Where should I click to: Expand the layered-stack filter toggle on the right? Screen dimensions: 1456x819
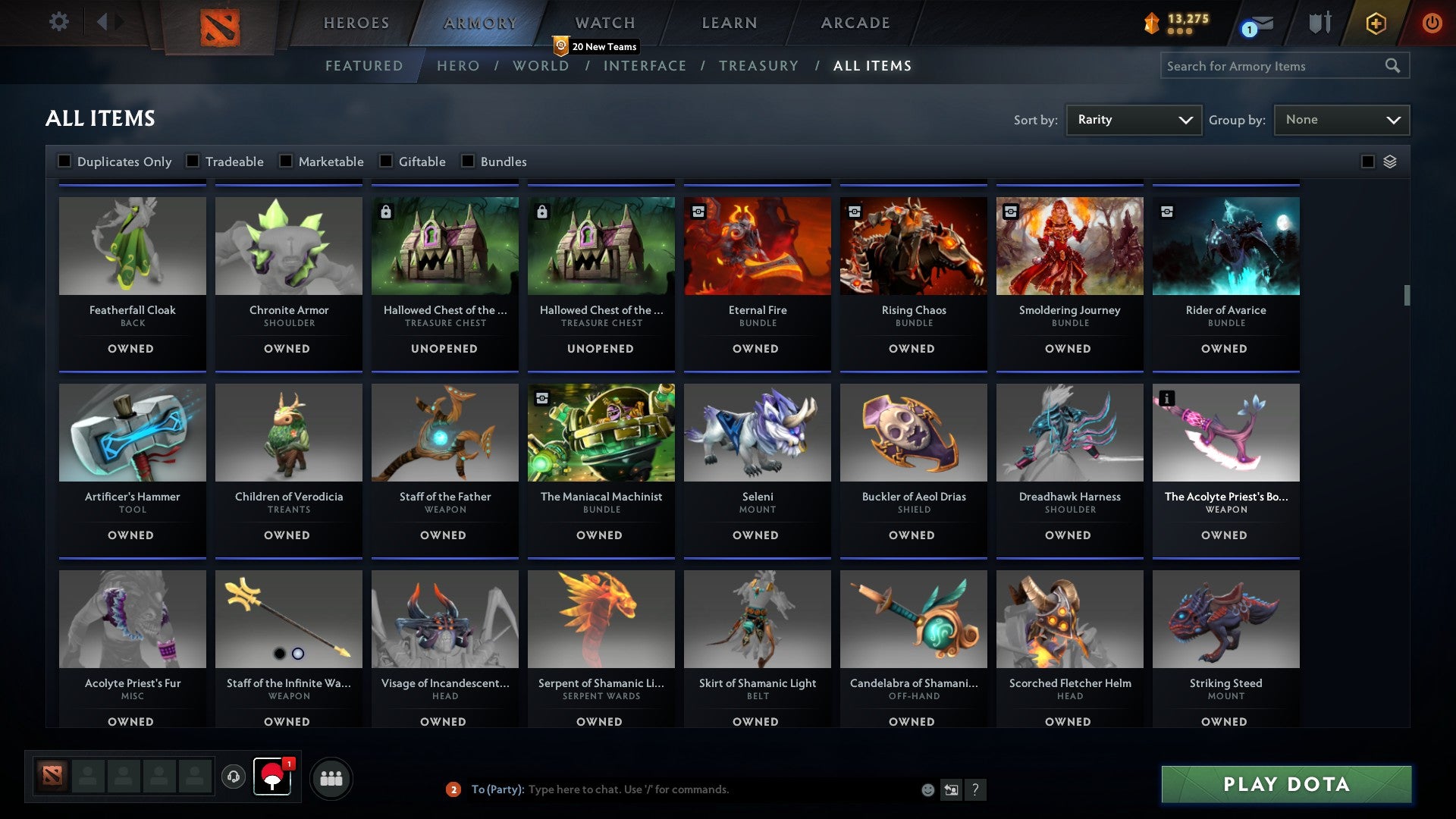pyautogui.click(x=1389, y=162)
